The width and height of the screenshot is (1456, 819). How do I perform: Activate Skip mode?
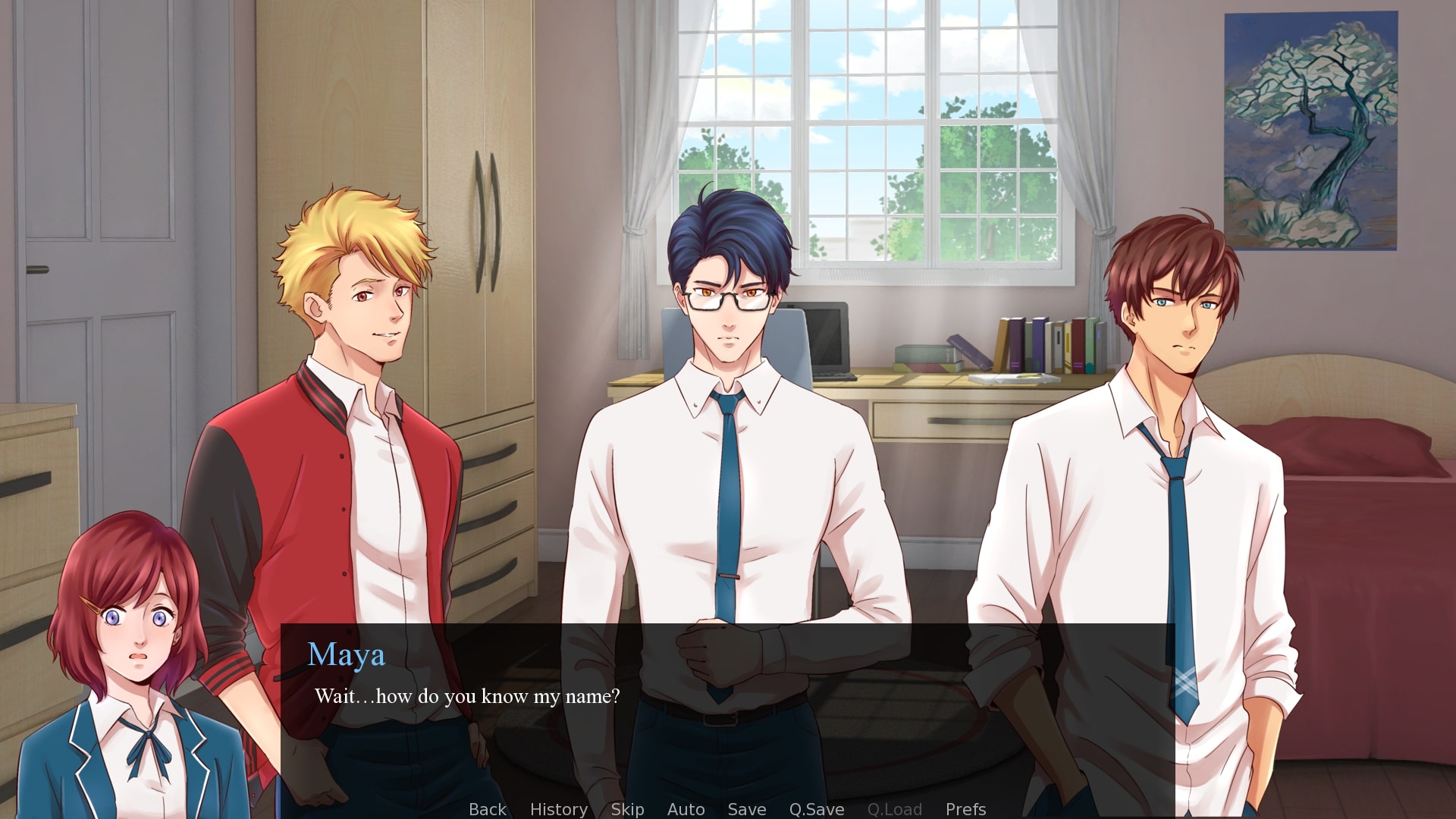pos(627,809)
